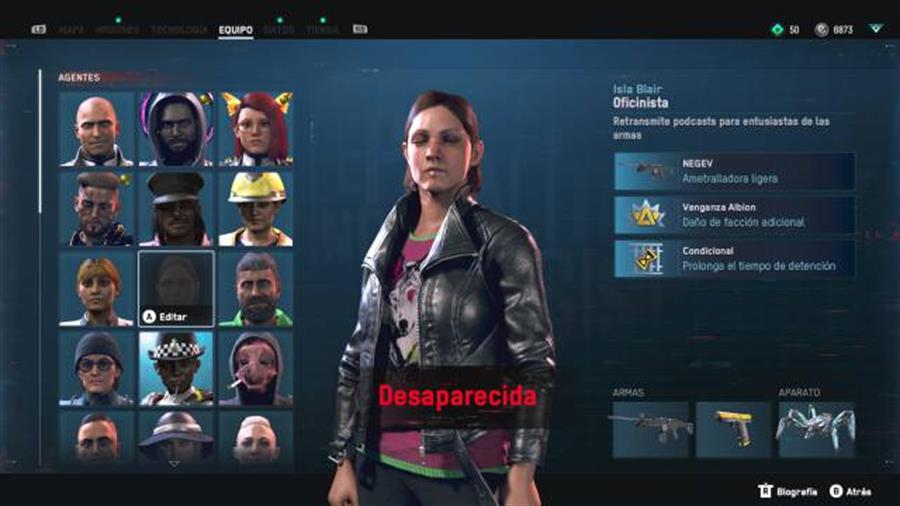900x506 pixels.
Task: Choose the agent in the purple hood
Action: (176, 128)
